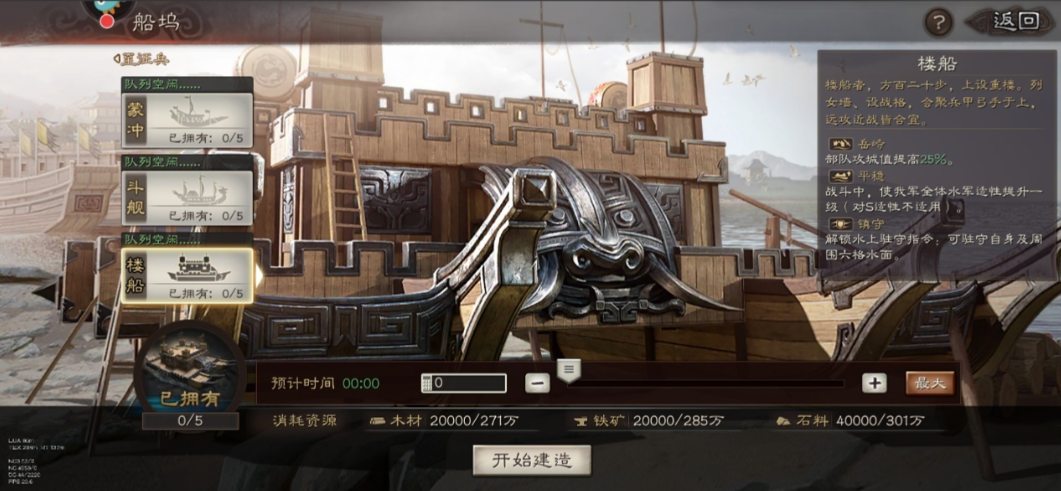Set quantity with the 最大 max button

pyautogui.click(x=930, y=383)
